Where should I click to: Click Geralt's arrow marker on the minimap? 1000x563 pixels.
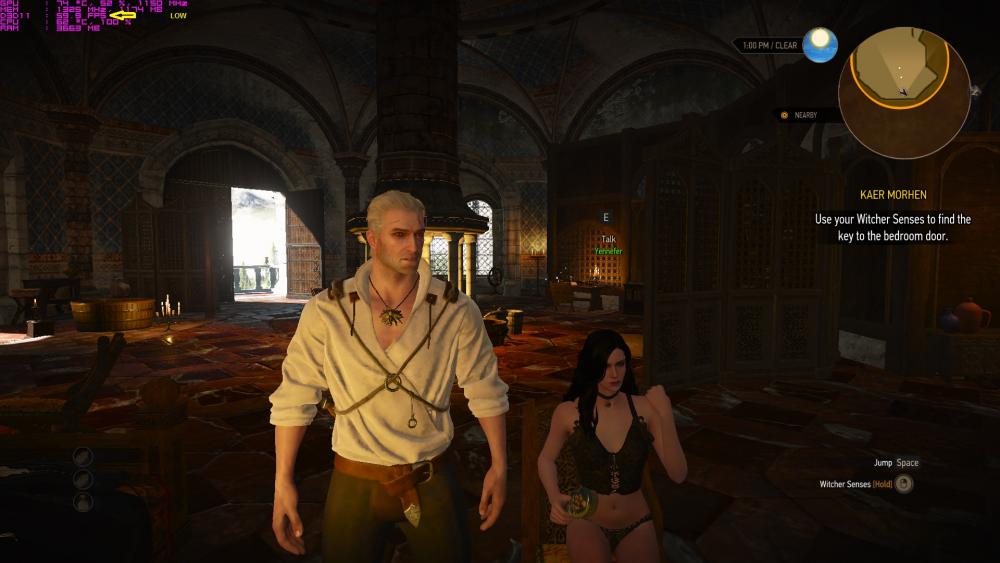904,91
